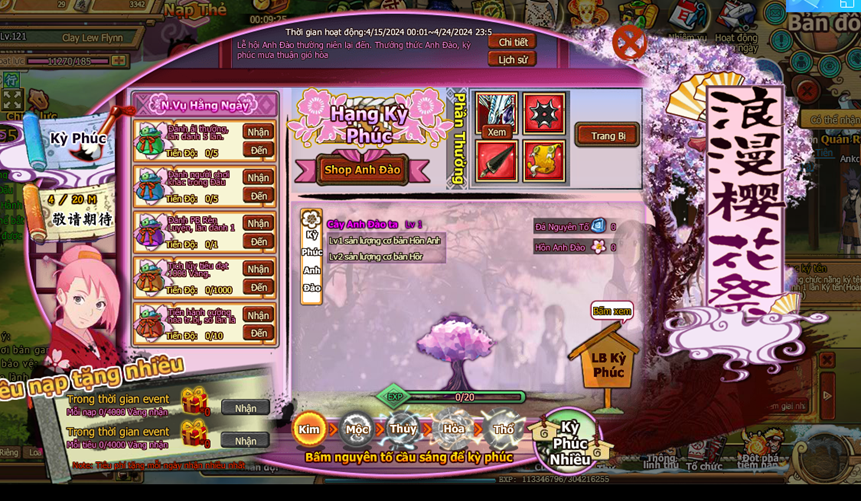Show the Lịch sử history
This screenshot has width=861, height=501.
(x=512, y=60)
